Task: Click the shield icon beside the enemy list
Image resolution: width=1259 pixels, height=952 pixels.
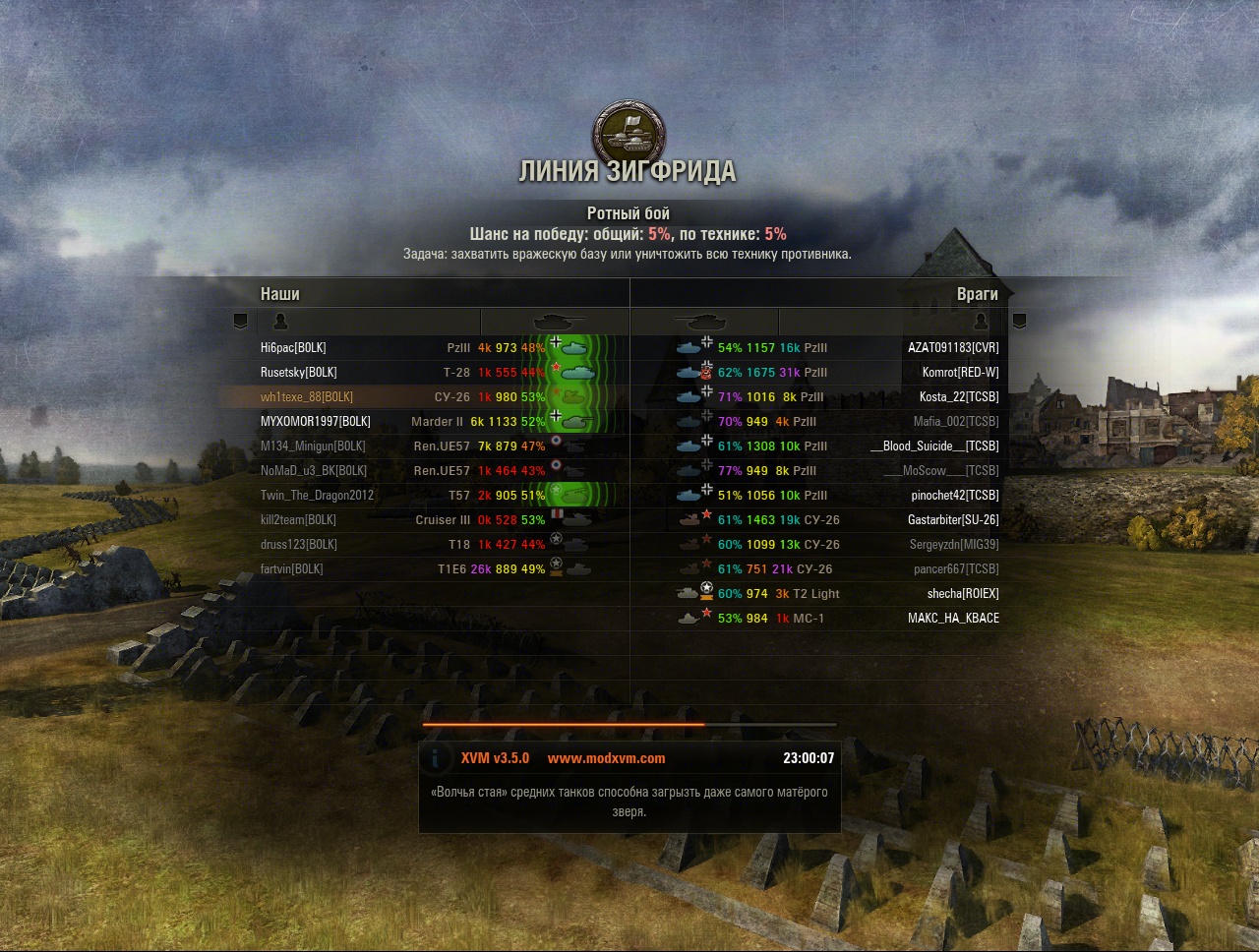Action: click(1019, 322)
